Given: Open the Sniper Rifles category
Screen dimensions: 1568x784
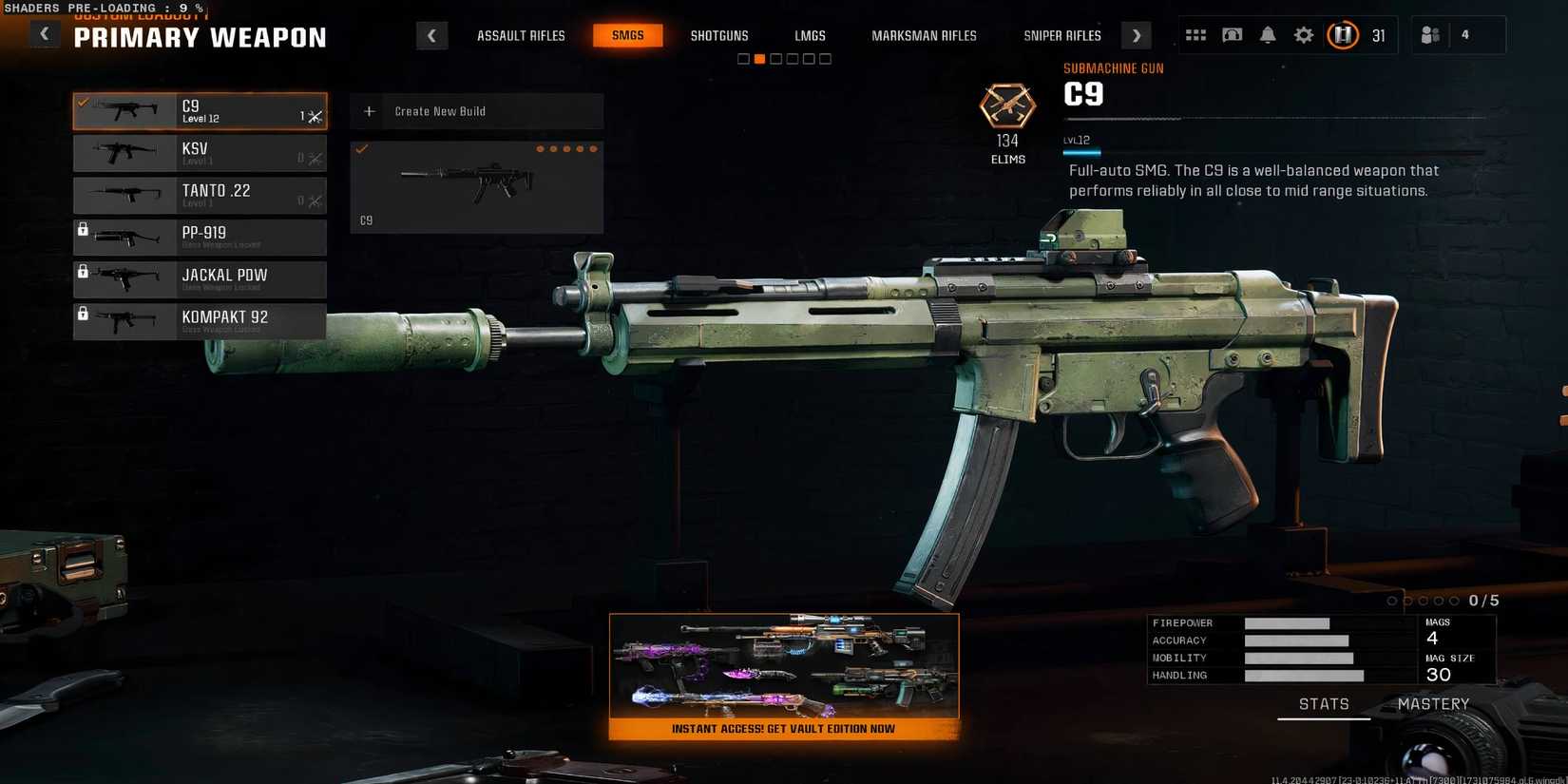Looking at the screenshot, I should pos(1061,35).
